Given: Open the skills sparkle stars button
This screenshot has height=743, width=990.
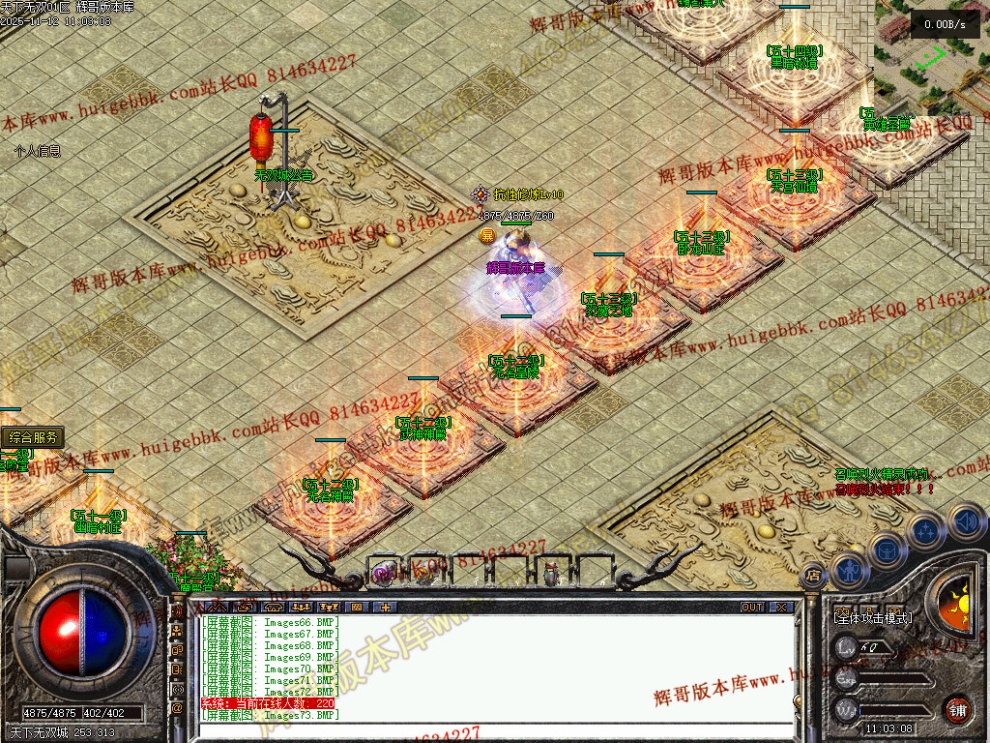Looking at the screenshot, I should pos(926,529).
